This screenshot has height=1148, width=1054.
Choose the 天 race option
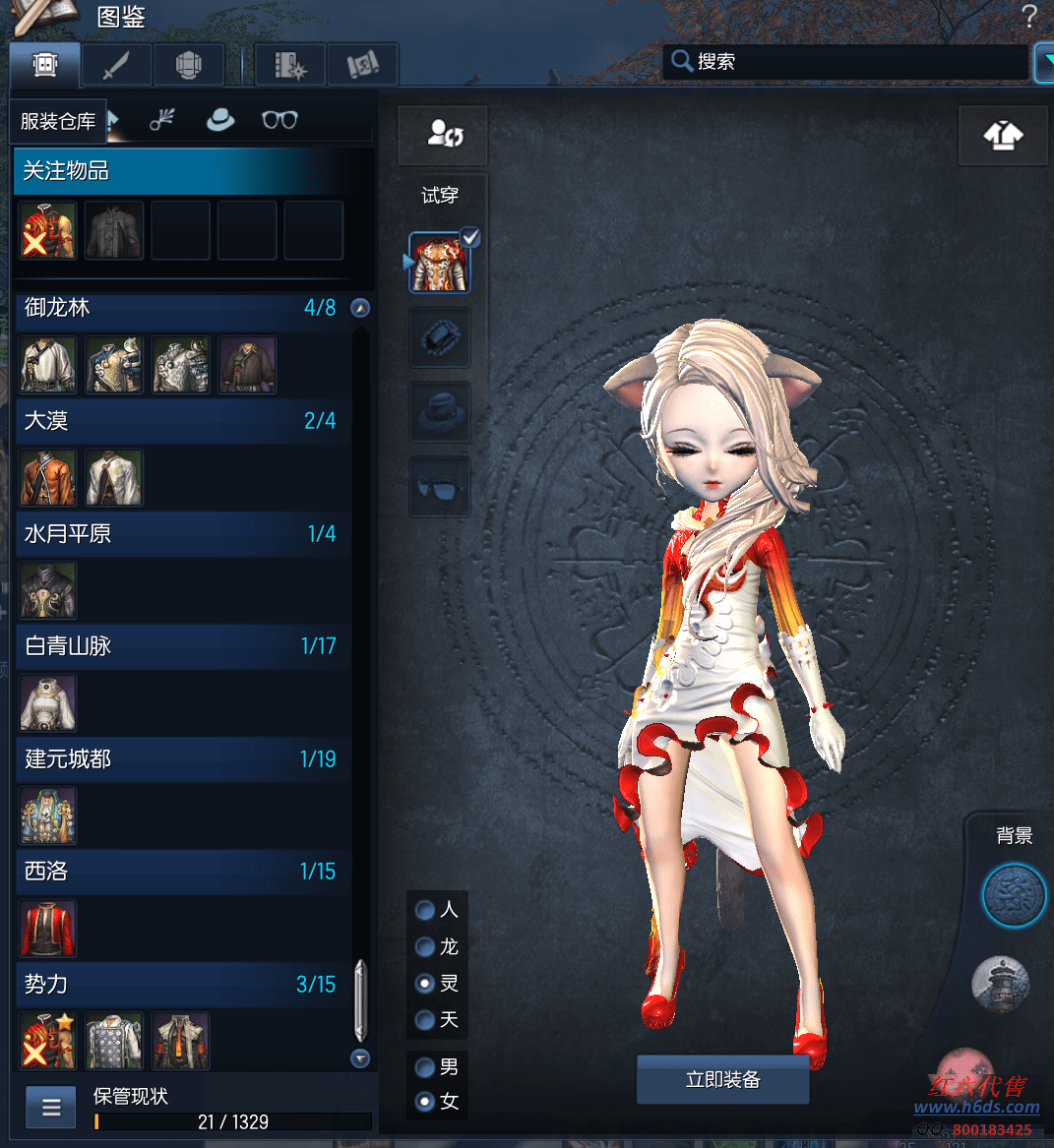[x=426, y=1019]
